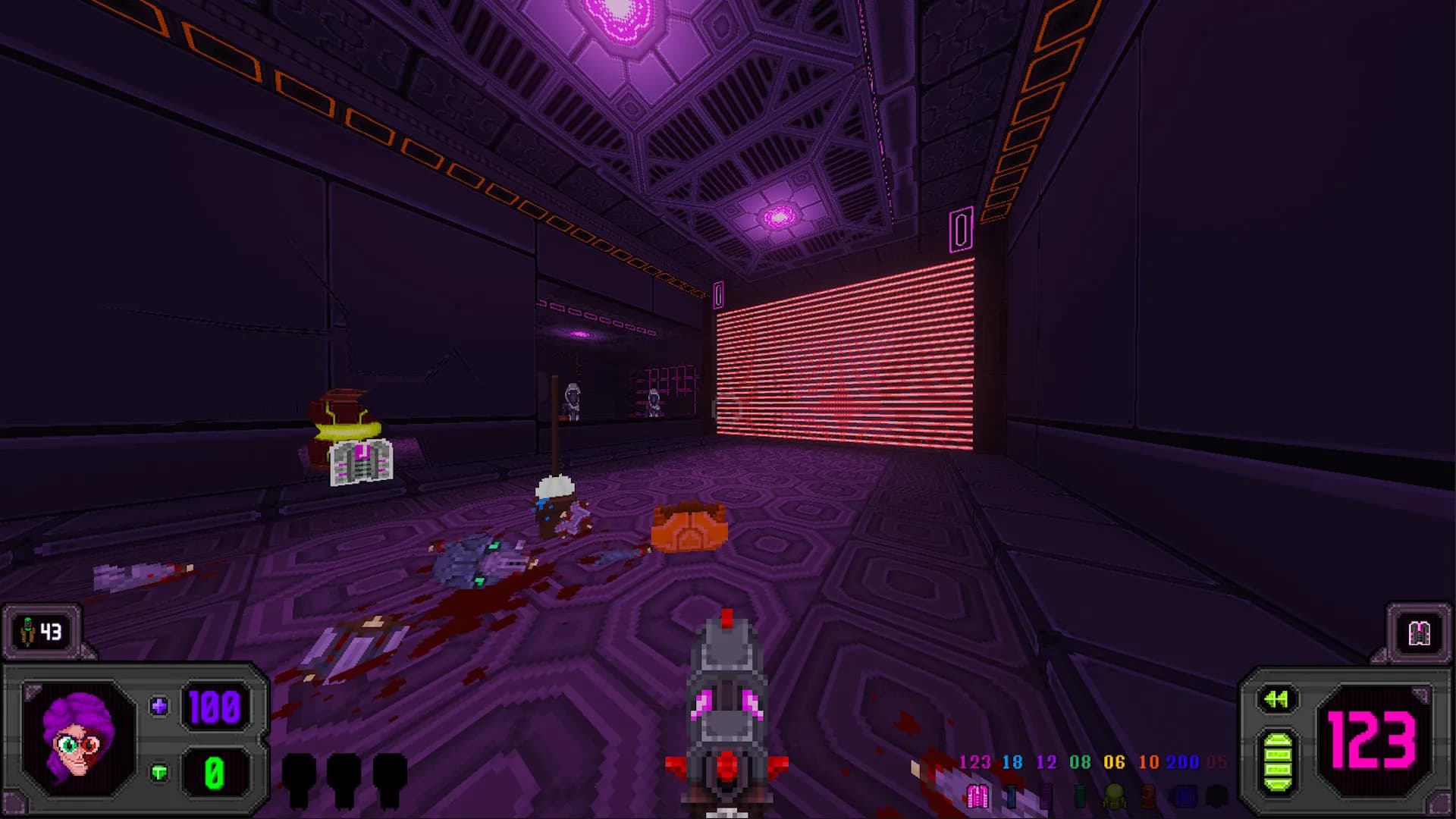Pick the orange canister ammo icon
Image resolution: width=1456 pixels, height=819 pixels.
click(x=1148, y=795)
